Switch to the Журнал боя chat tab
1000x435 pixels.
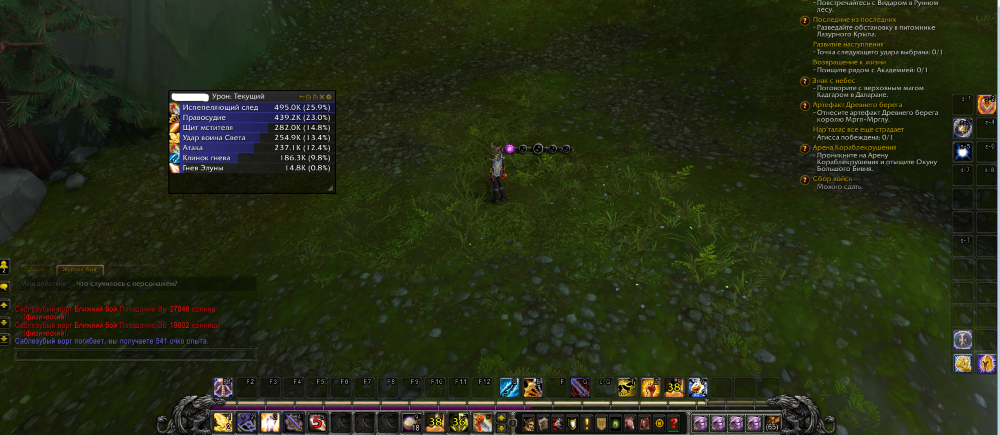click(80, 269)
